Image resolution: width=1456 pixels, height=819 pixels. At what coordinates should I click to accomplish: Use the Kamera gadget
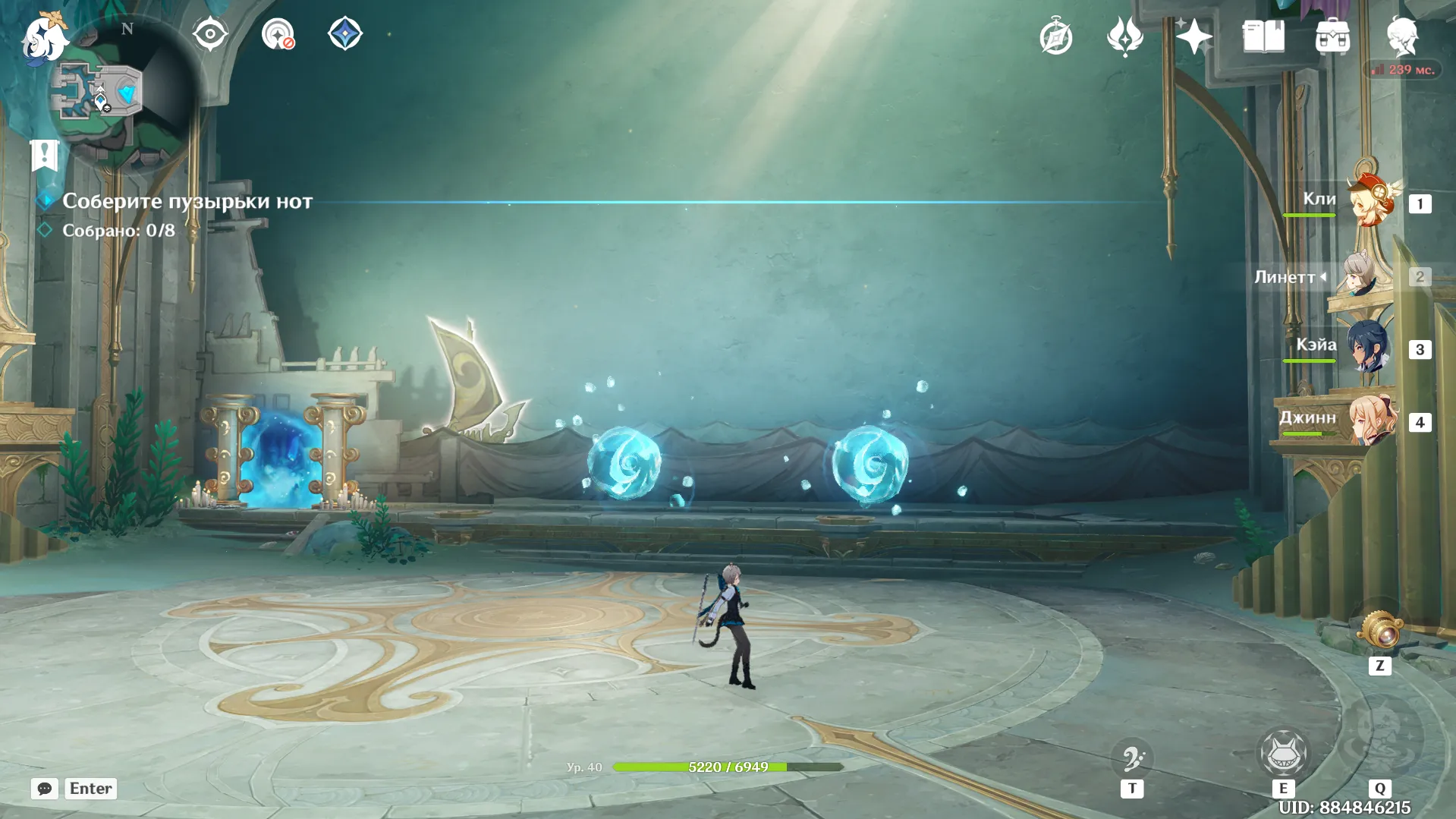pos(1379,632)
